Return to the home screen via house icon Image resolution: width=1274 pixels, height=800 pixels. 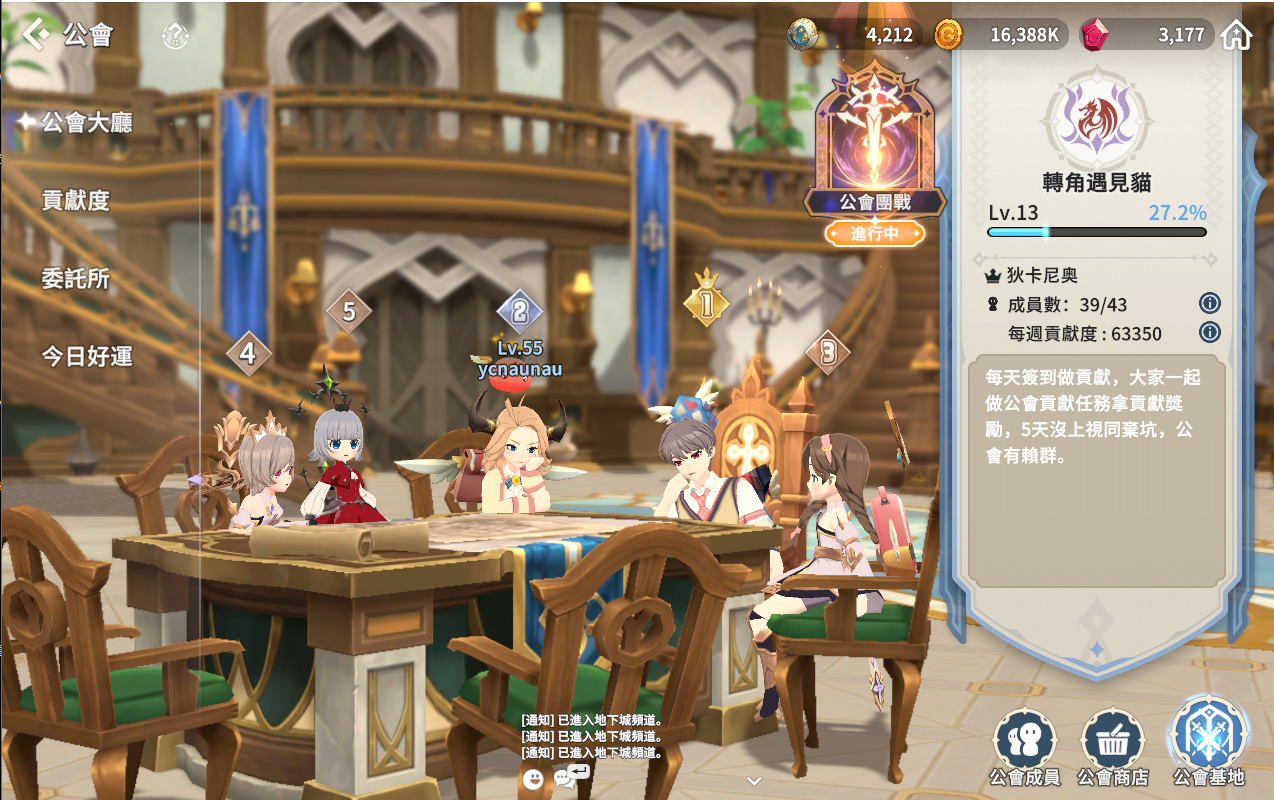(1237, 35)
